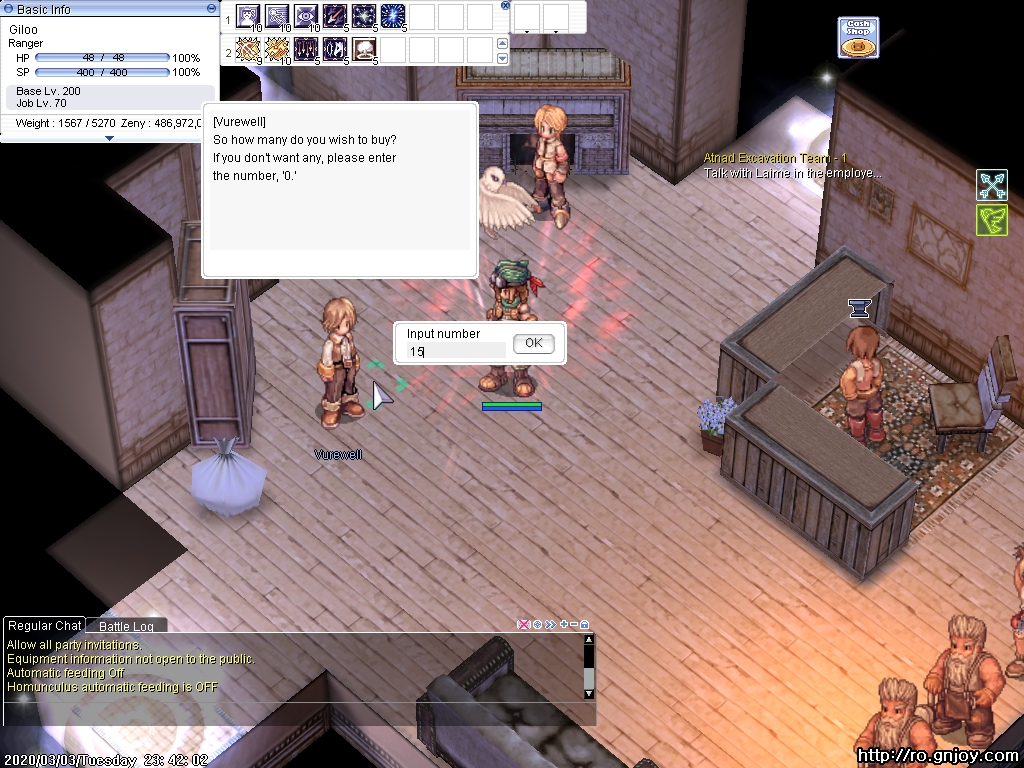This screenshot has width=1024, height=768.
Task: Activate the eye skill on the hotbar
Action: pyautogui.click(x=306, y=17)
